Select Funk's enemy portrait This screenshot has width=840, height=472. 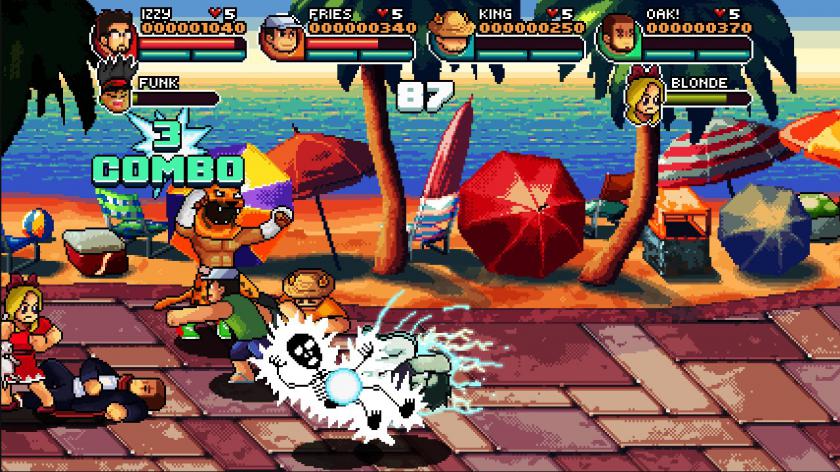tap(117, 95)
